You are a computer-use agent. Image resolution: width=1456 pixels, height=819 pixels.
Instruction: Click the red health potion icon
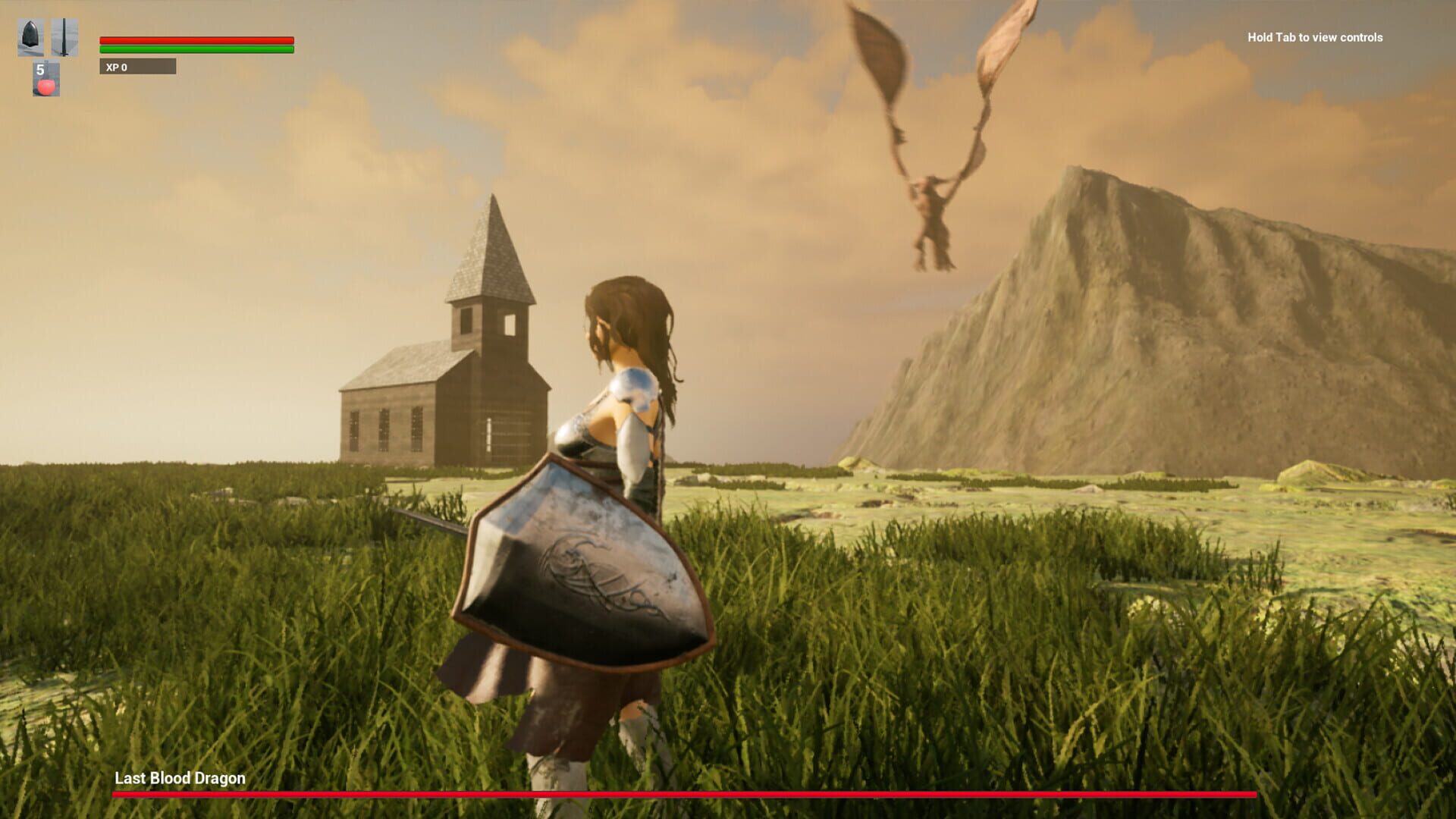pyautogui.click(x=45, y=86)
